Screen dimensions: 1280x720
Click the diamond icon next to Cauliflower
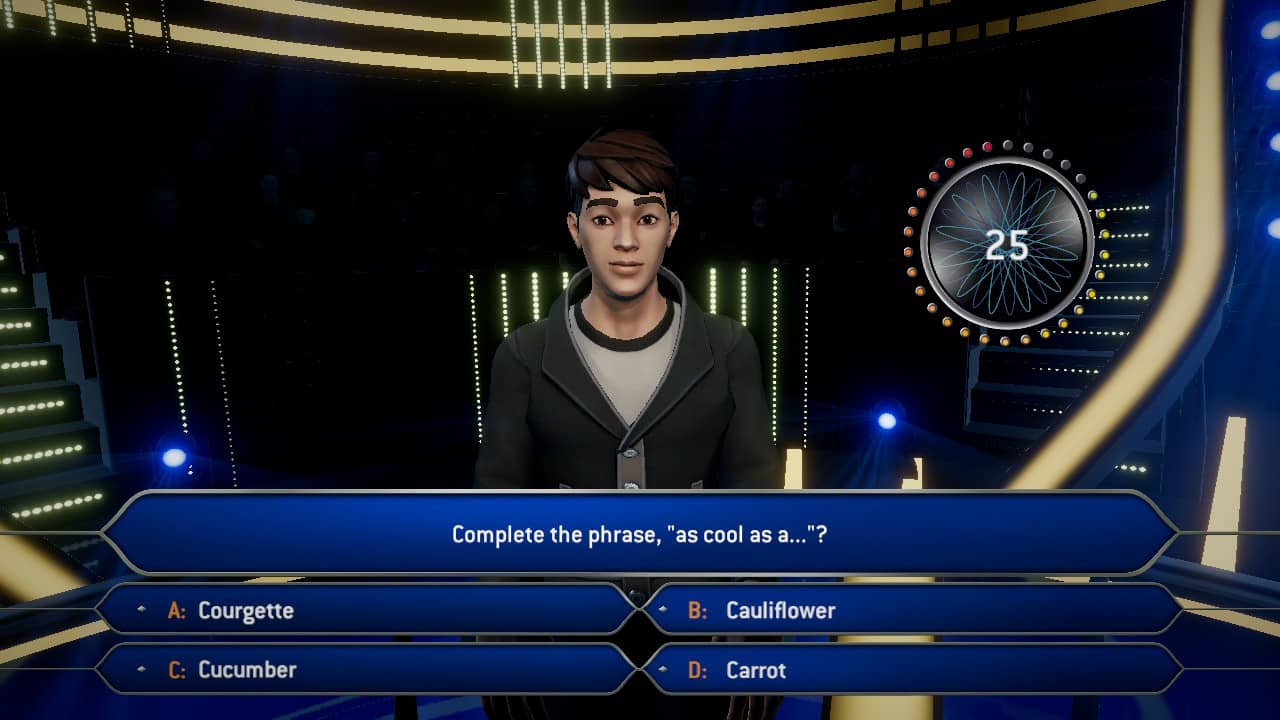[661, 608]
